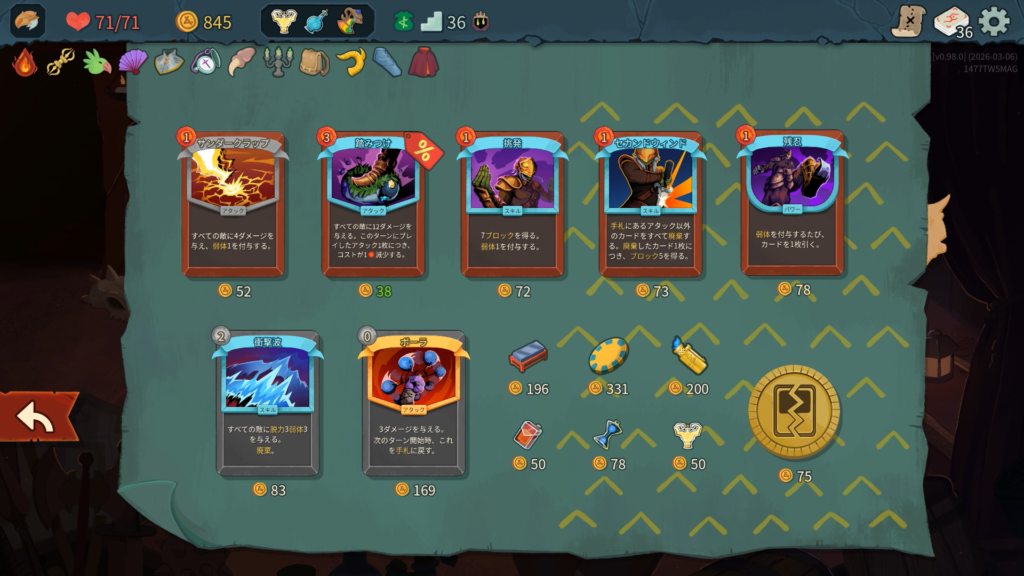Inspect the pink fan relic

pos(132,62)
